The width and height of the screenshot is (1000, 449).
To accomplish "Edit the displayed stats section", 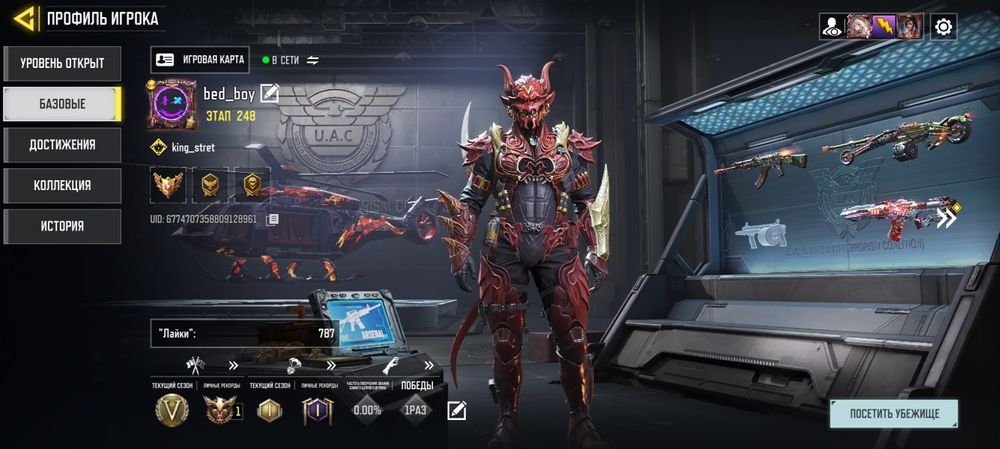I will (x=457, y=409).
